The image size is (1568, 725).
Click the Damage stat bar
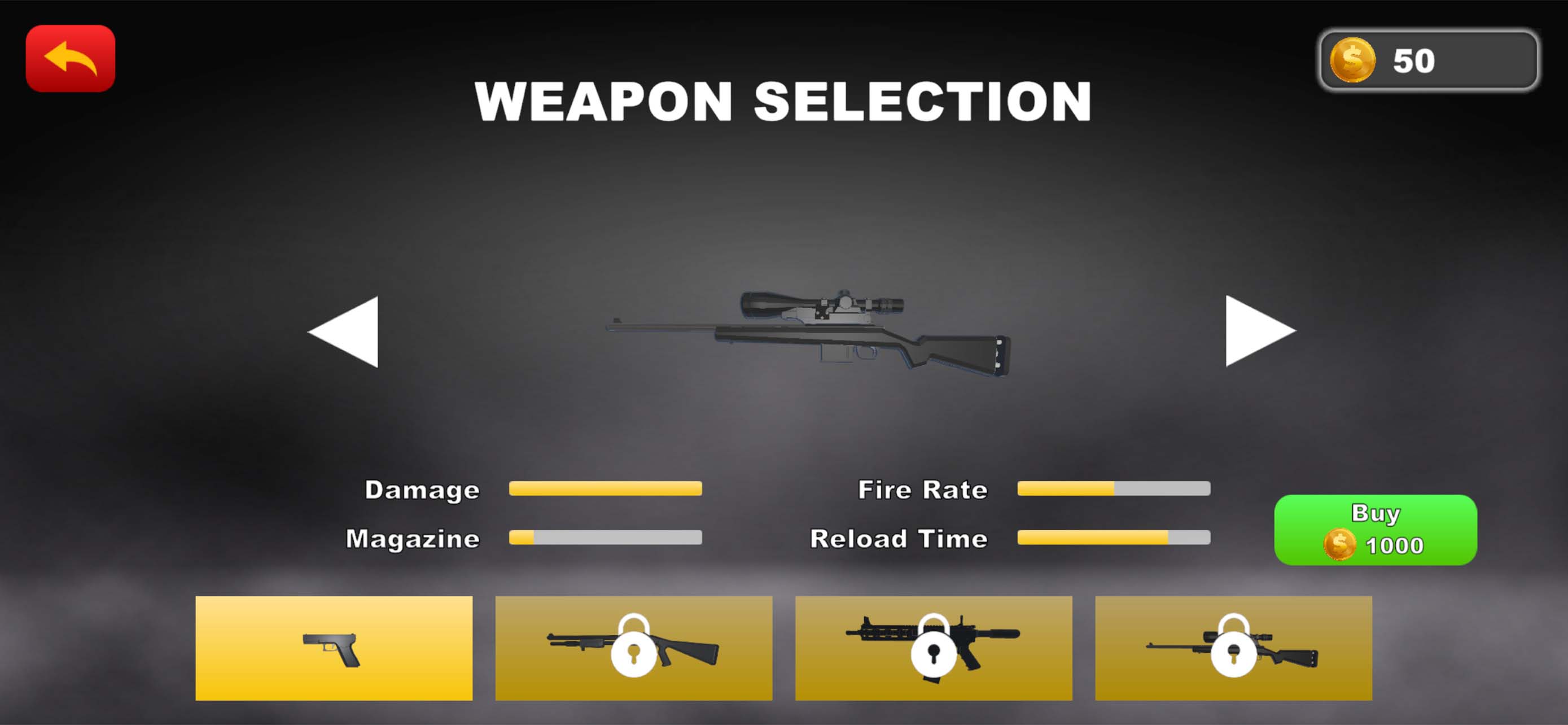606,490
